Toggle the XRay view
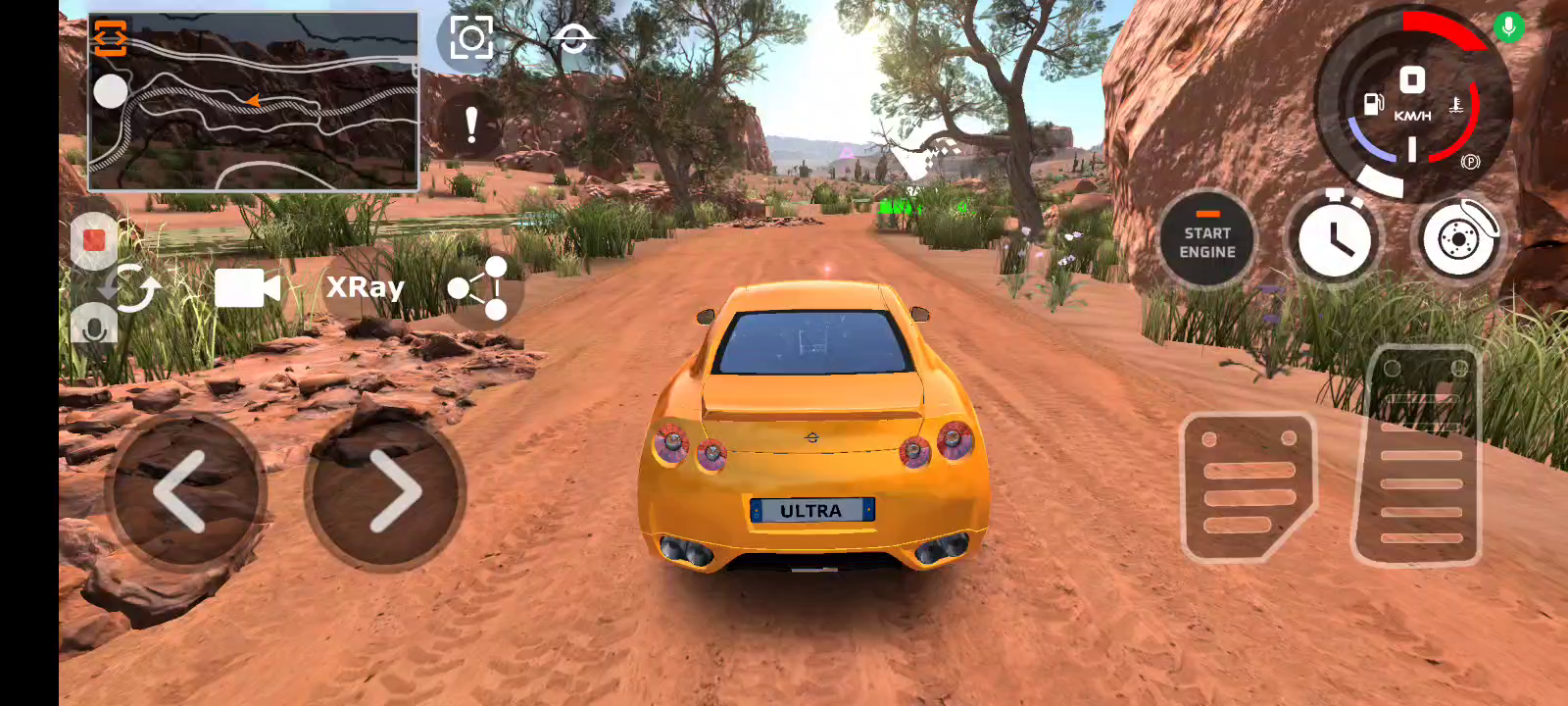This screenshot has width=1568, height=706. pos(365,287)
